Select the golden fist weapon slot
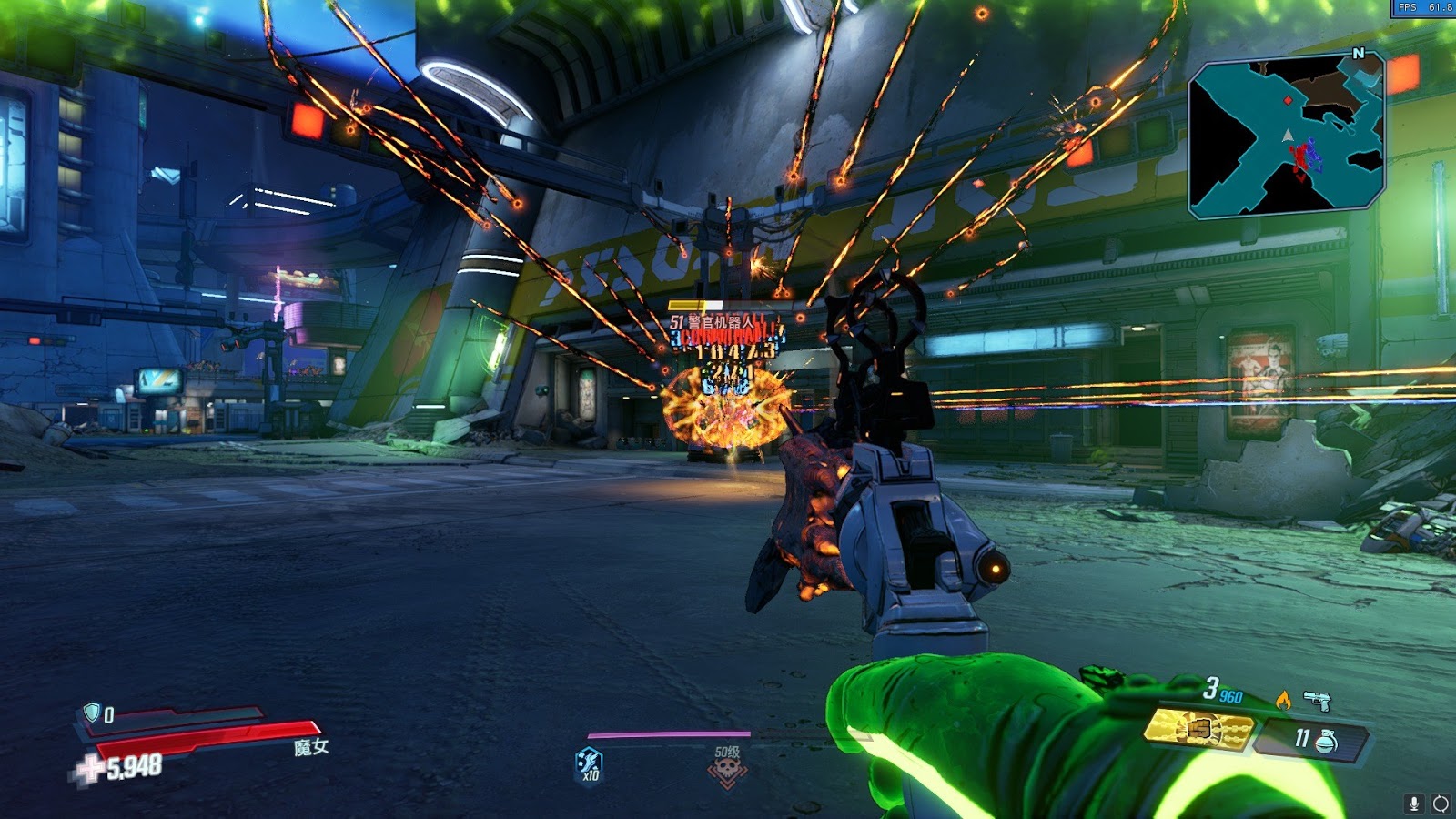 coord(1199,729)
